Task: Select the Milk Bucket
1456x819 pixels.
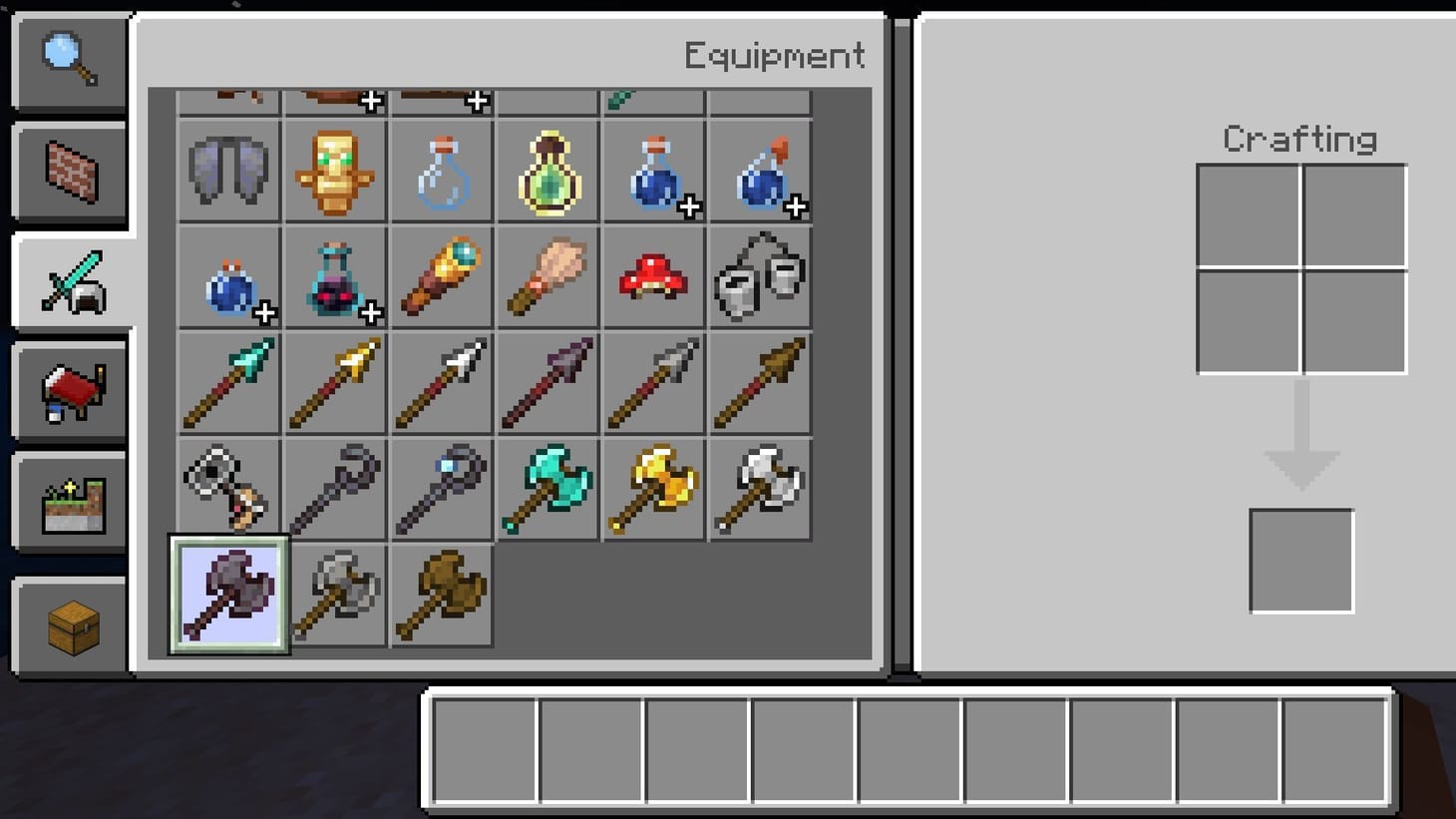Action: click(x=759, y=277)
